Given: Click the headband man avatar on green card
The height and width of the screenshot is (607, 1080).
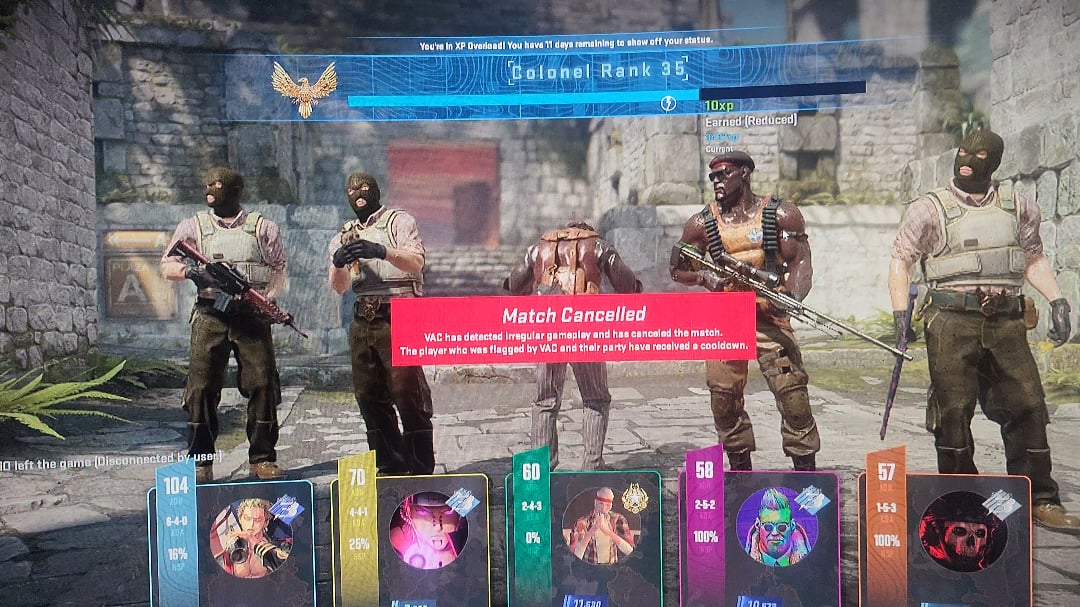Looking at the screenshot, I should (x=601, y=525).
